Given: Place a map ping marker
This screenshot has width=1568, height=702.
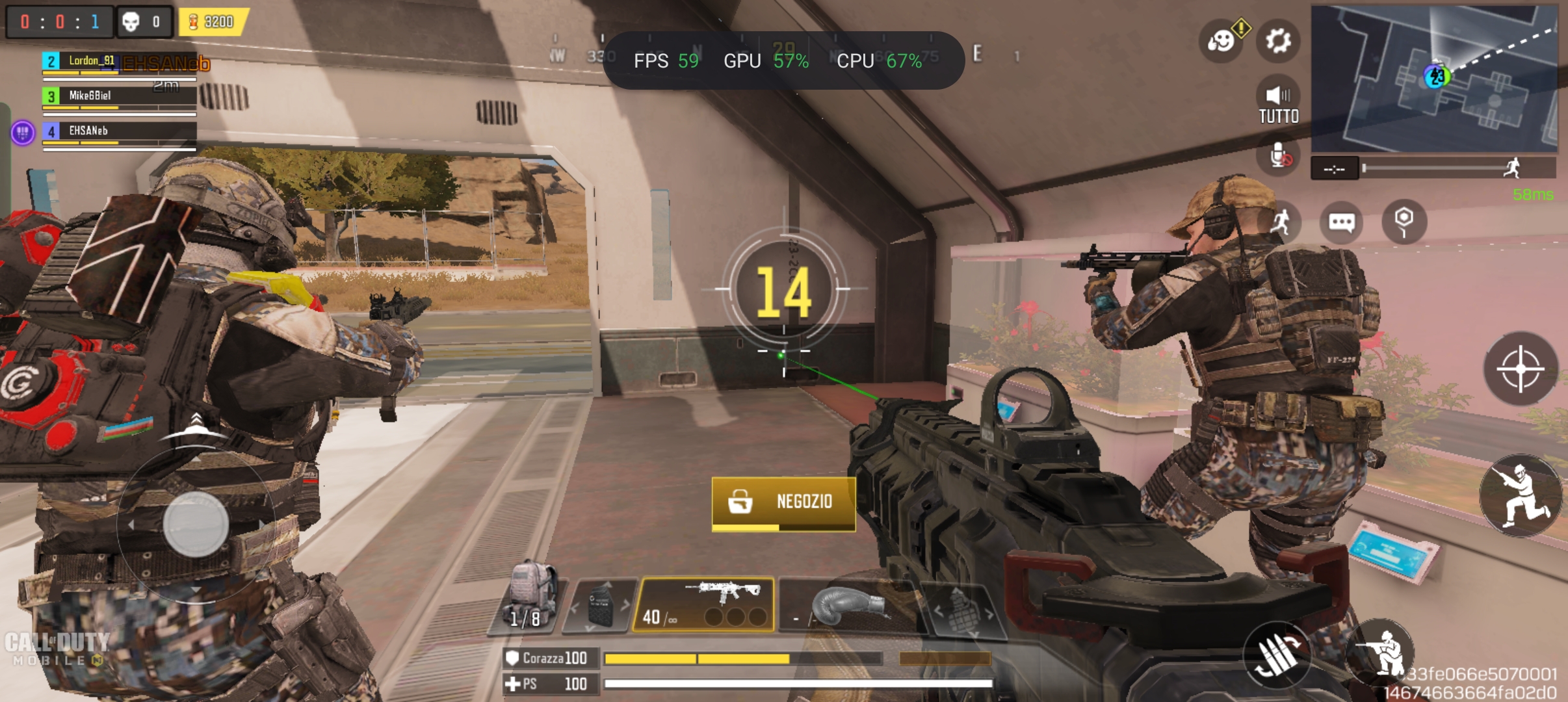Looking at the screenshot, I should click(x=1404, y=221).
